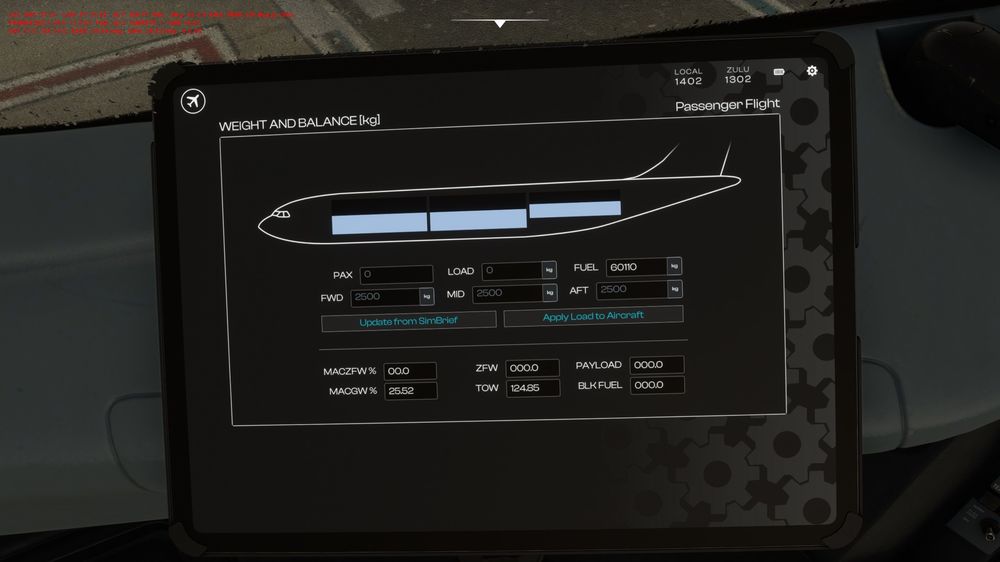Toggle the kg unit beside LOAD
This screenshot has width=1000, height=562.
coord(549,270)
